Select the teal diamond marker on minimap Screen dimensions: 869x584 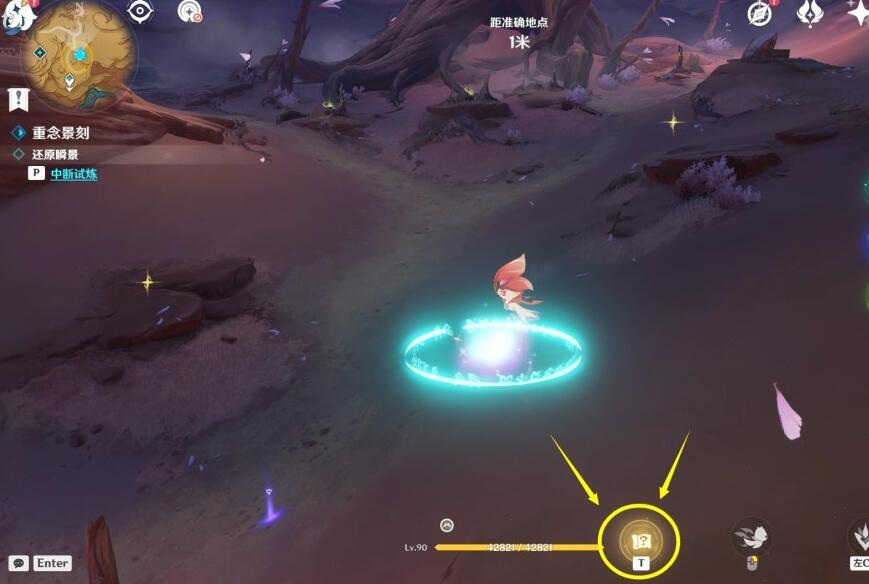40,52
